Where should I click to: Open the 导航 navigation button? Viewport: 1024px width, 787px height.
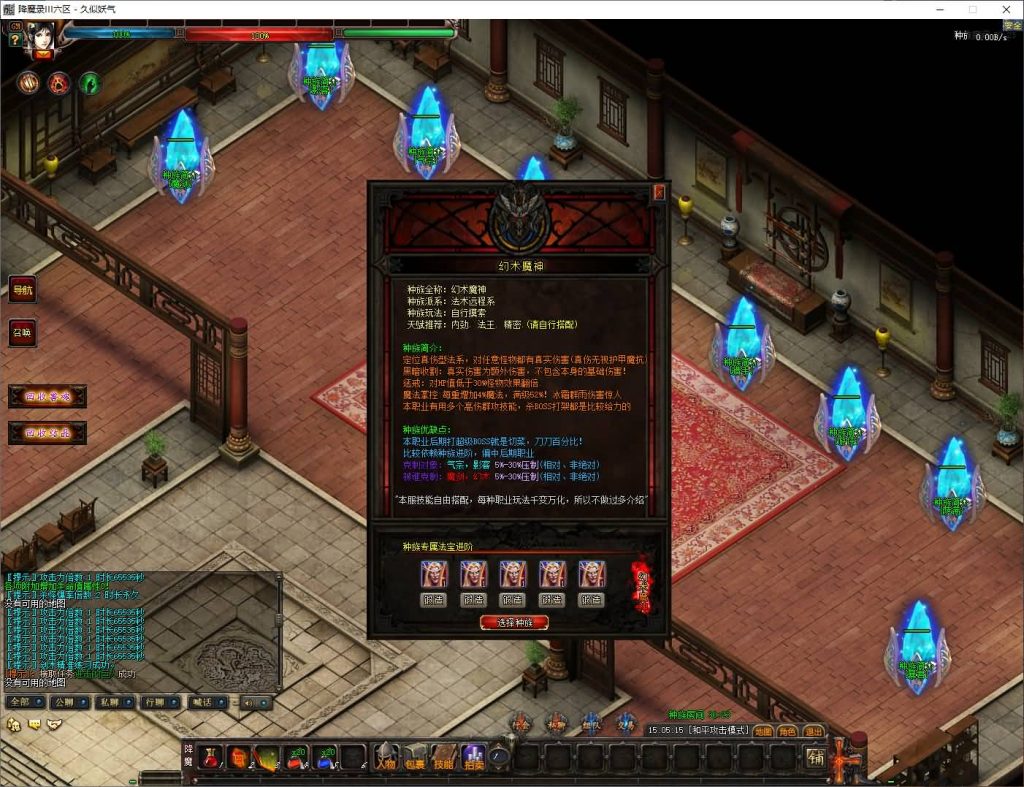pyautogui.click(x=22, y=290)
